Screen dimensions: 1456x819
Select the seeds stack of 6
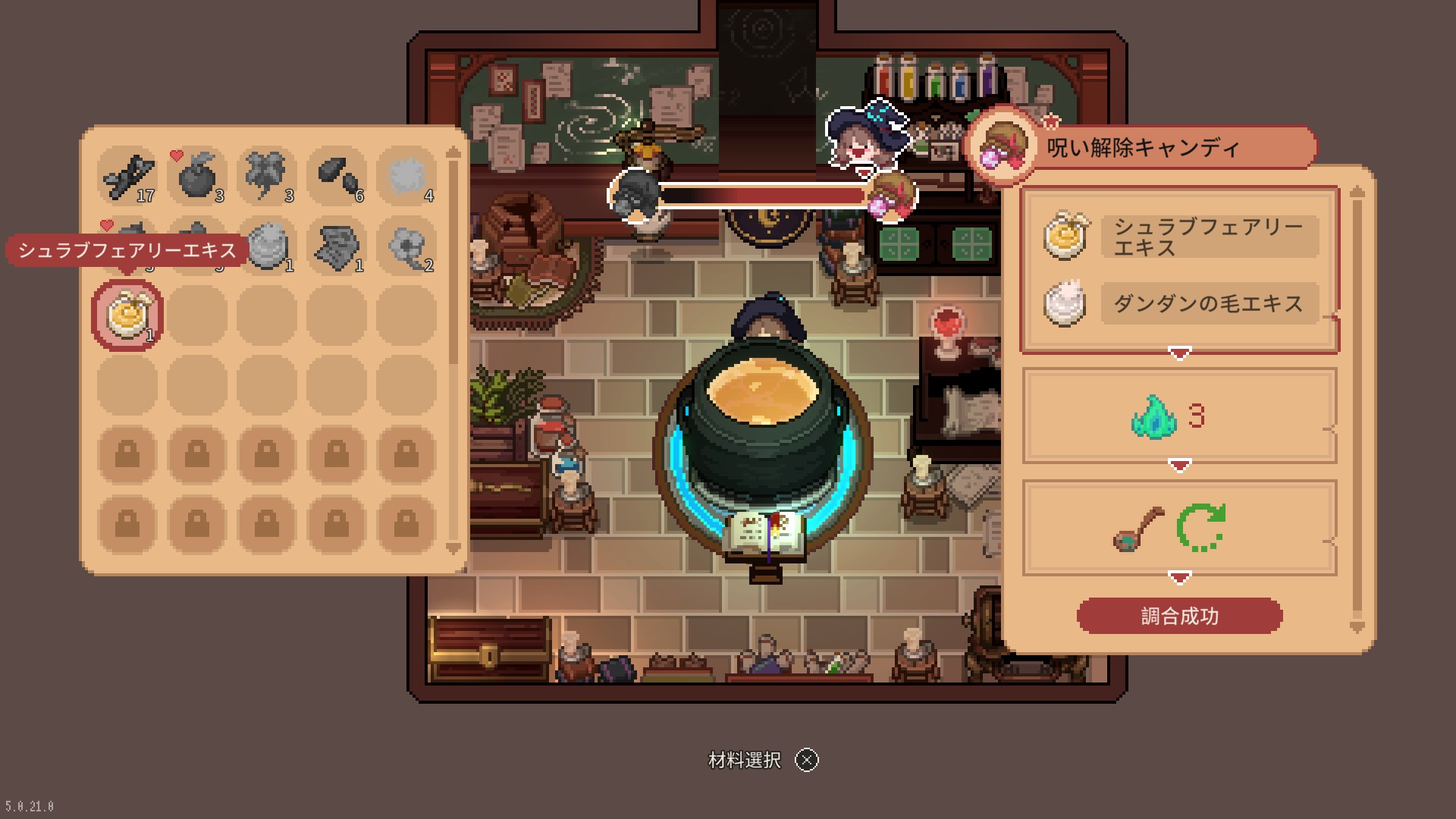(337, 176)
